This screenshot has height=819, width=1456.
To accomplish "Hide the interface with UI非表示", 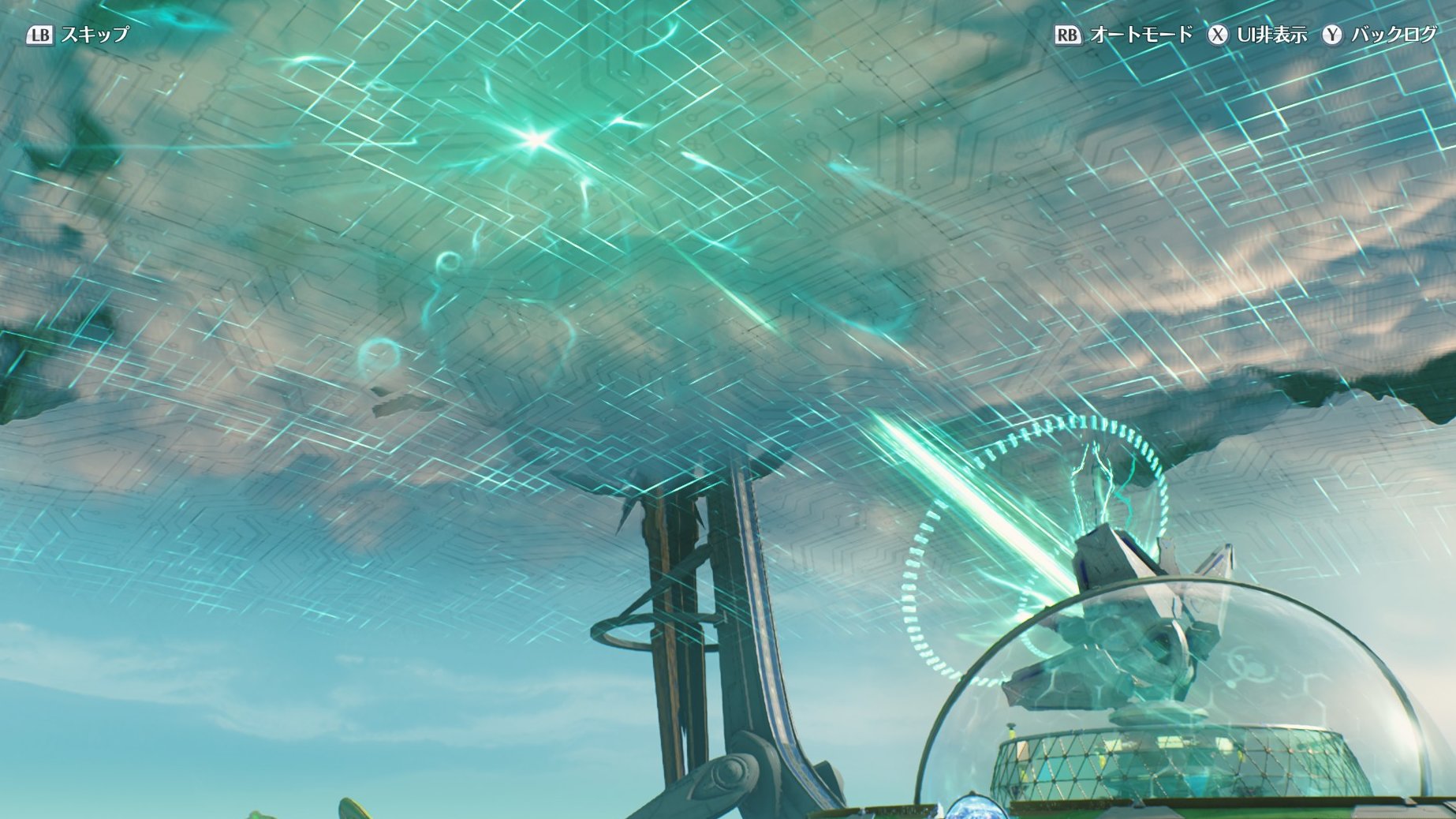I will click(1271, 35).
